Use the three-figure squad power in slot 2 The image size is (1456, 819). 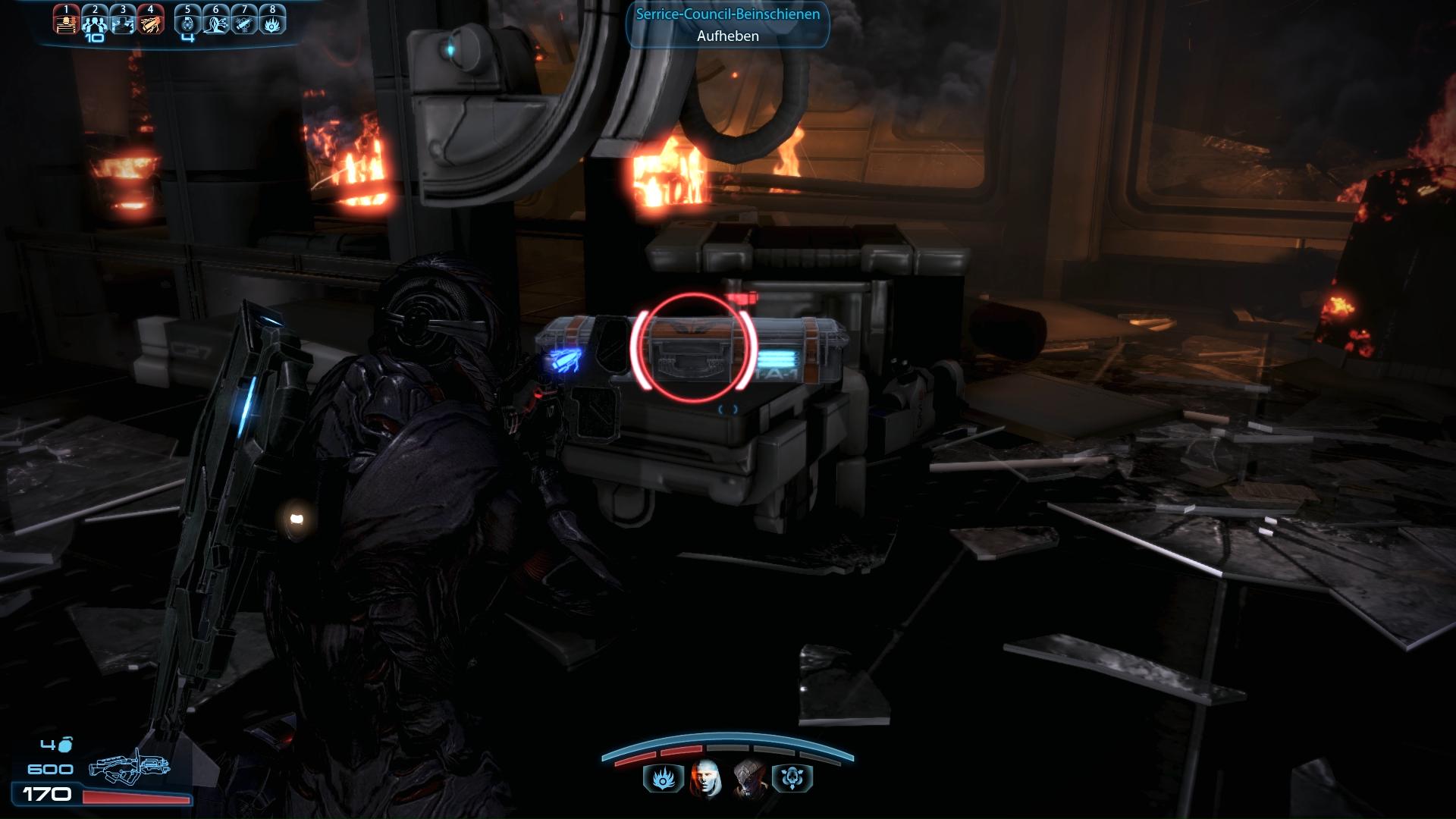coord(95,21)
